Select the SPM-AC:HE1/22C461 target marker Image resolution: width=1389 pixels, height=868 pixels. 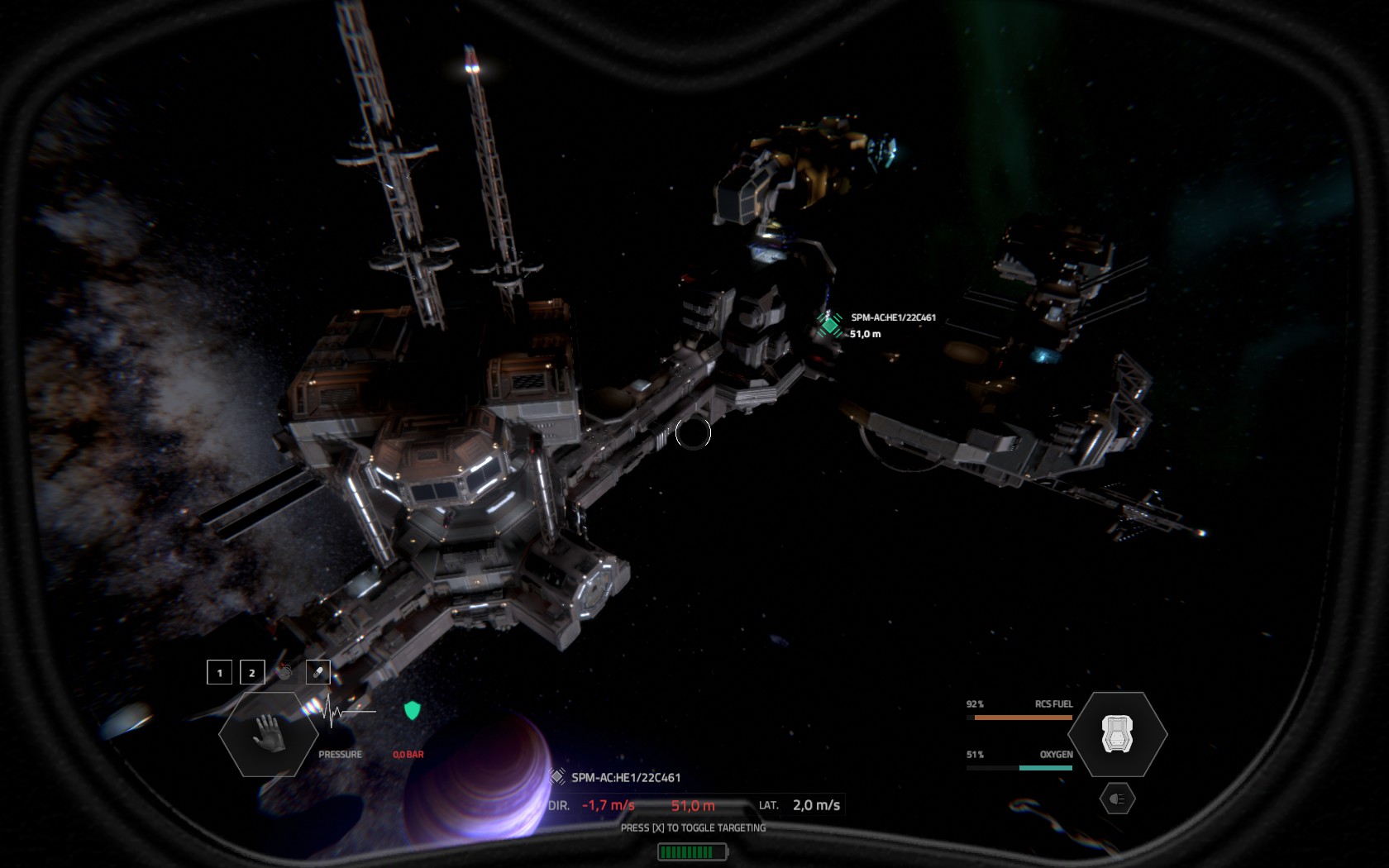[x=830, y=325]
